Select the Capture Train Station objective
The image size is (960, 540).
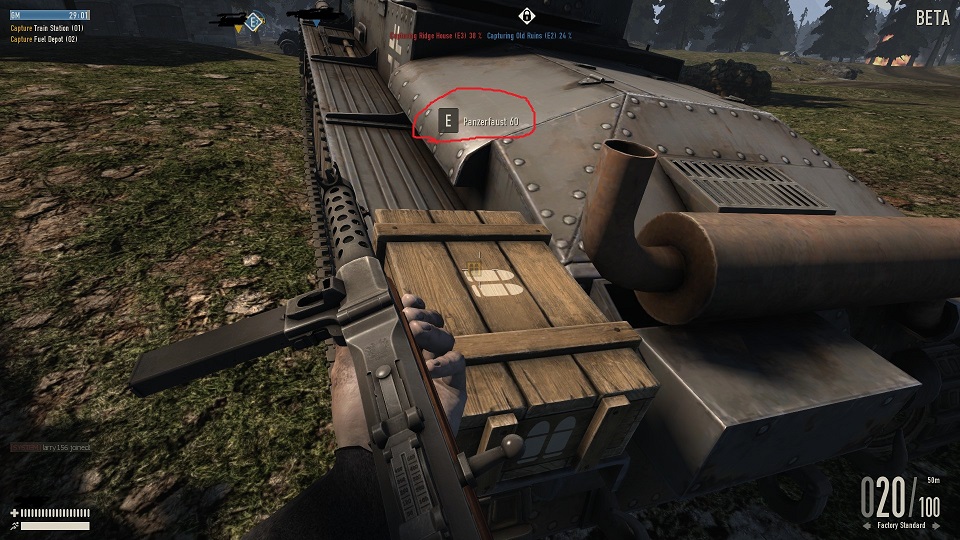click(x=48, y=28)
